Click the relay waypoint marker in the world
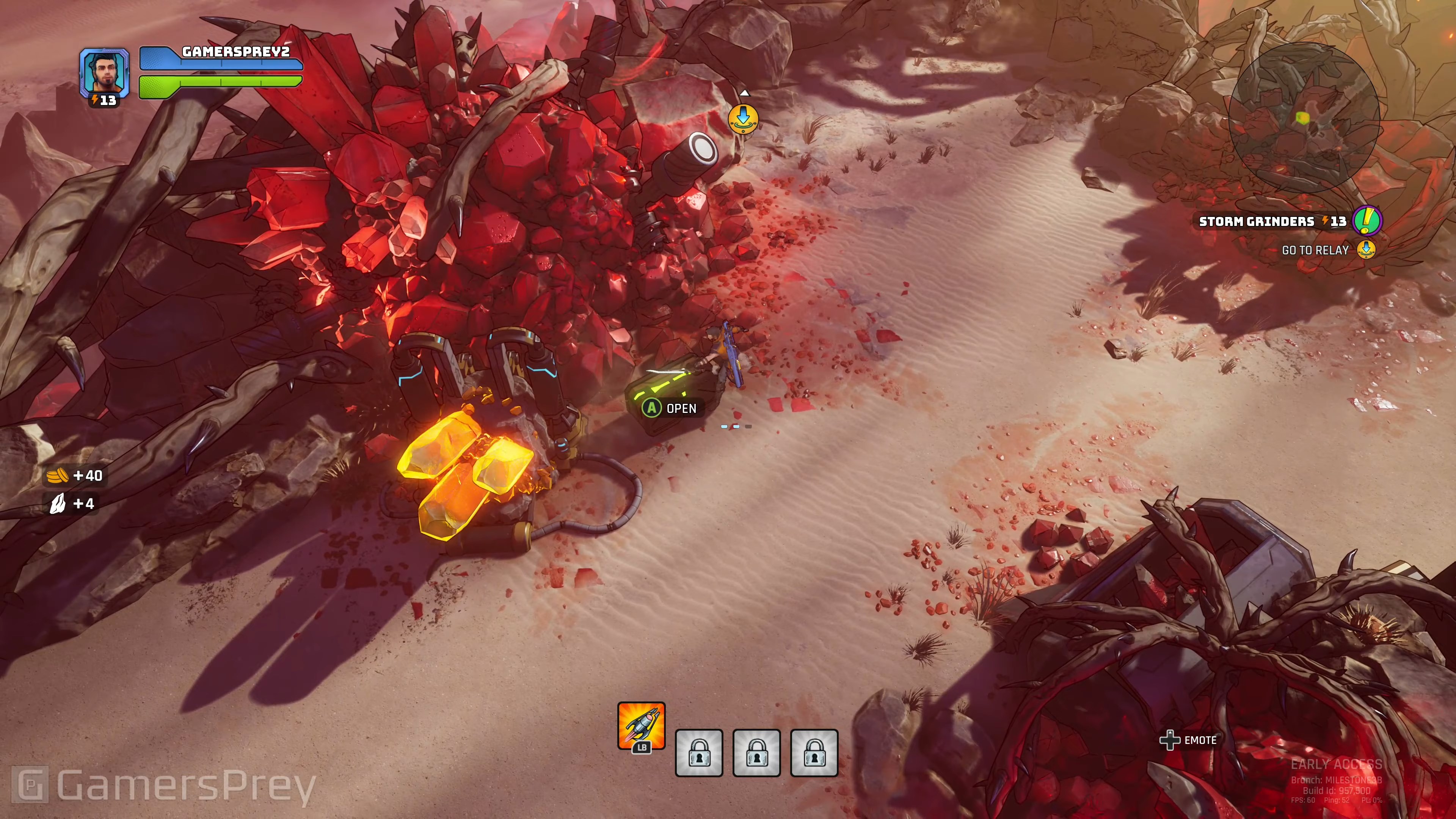This screenshot has width=1456, height=819. (x=743, y=119)
